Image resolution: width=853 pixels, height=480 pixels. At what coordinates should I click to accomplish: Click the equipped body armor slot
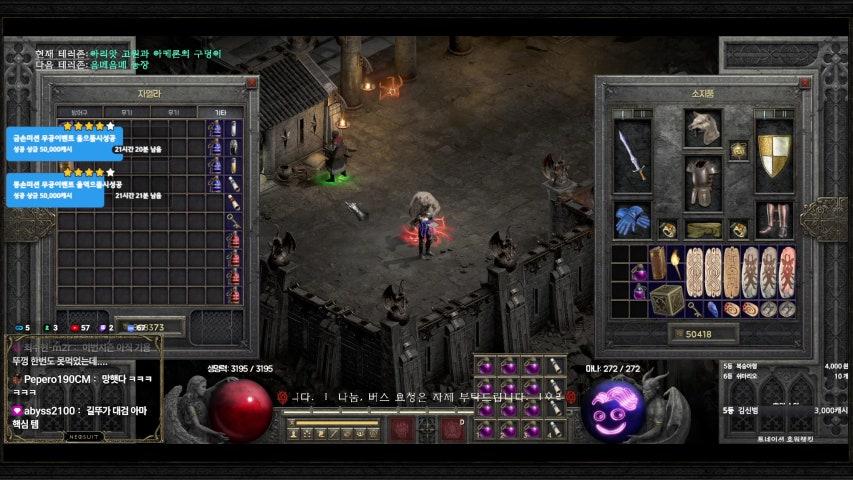pyautogui.click(x=703, y=182)
